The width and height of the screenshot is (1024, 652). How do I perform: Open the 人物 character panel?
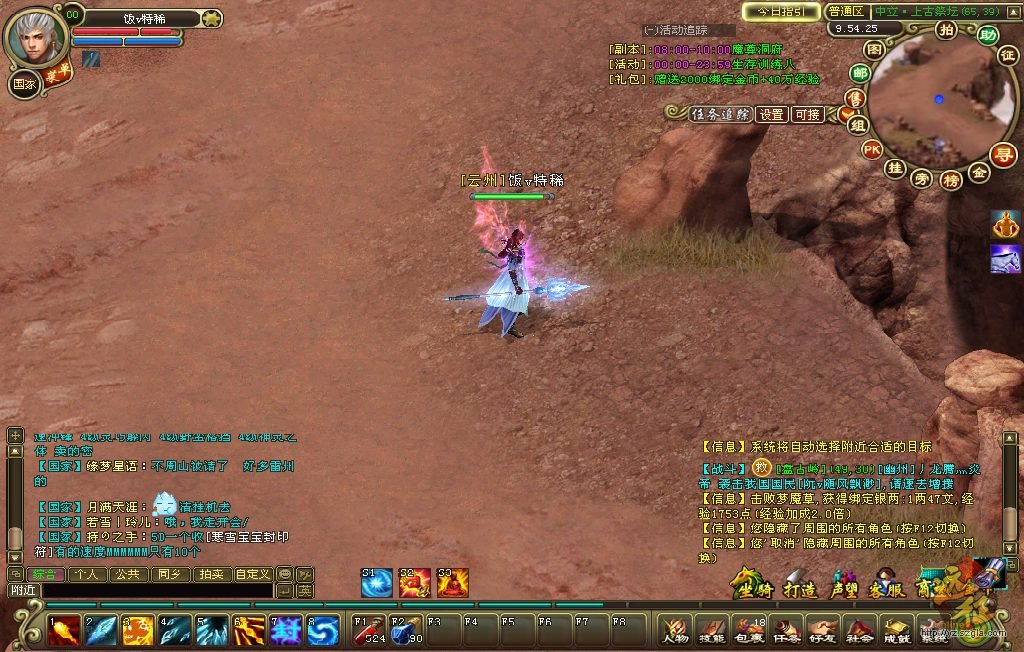(675, 630)
